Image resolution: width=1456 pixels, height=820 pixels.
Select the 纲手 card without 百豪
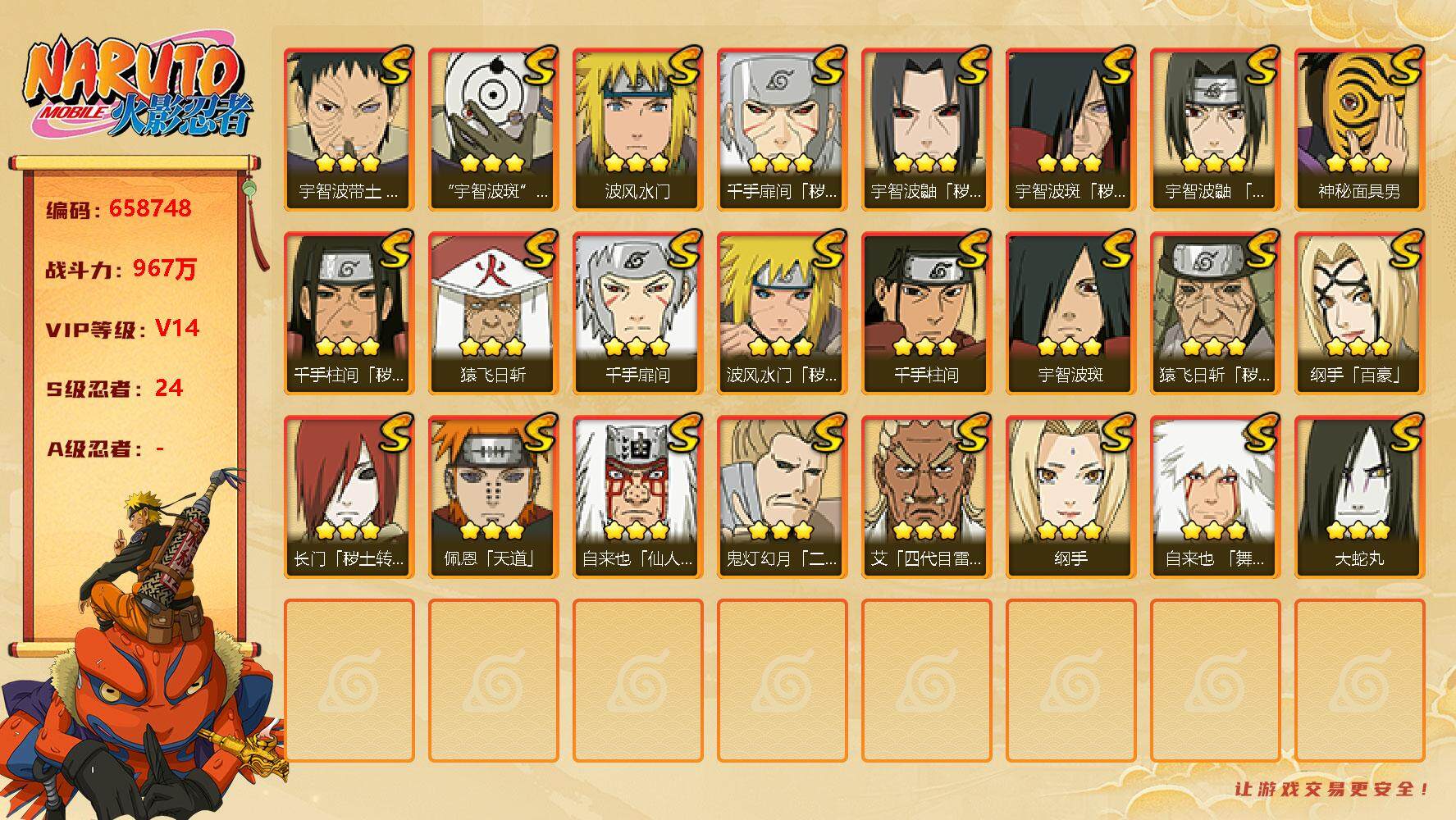1070,497
